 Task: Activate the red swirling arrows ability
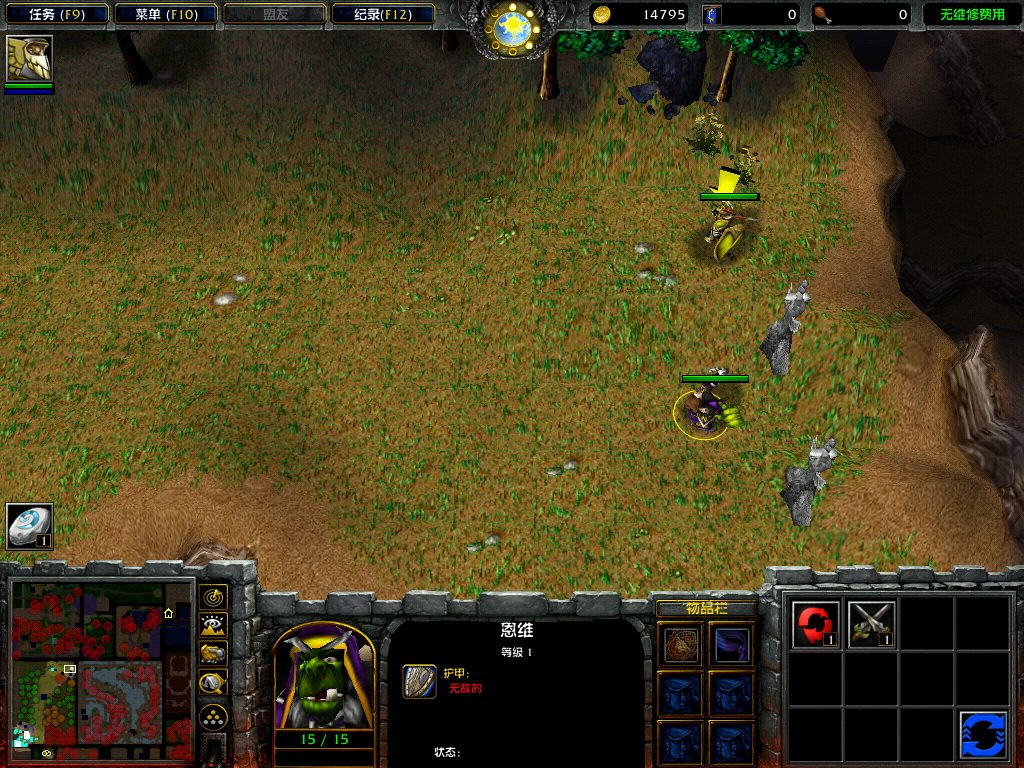pos(815,624)
